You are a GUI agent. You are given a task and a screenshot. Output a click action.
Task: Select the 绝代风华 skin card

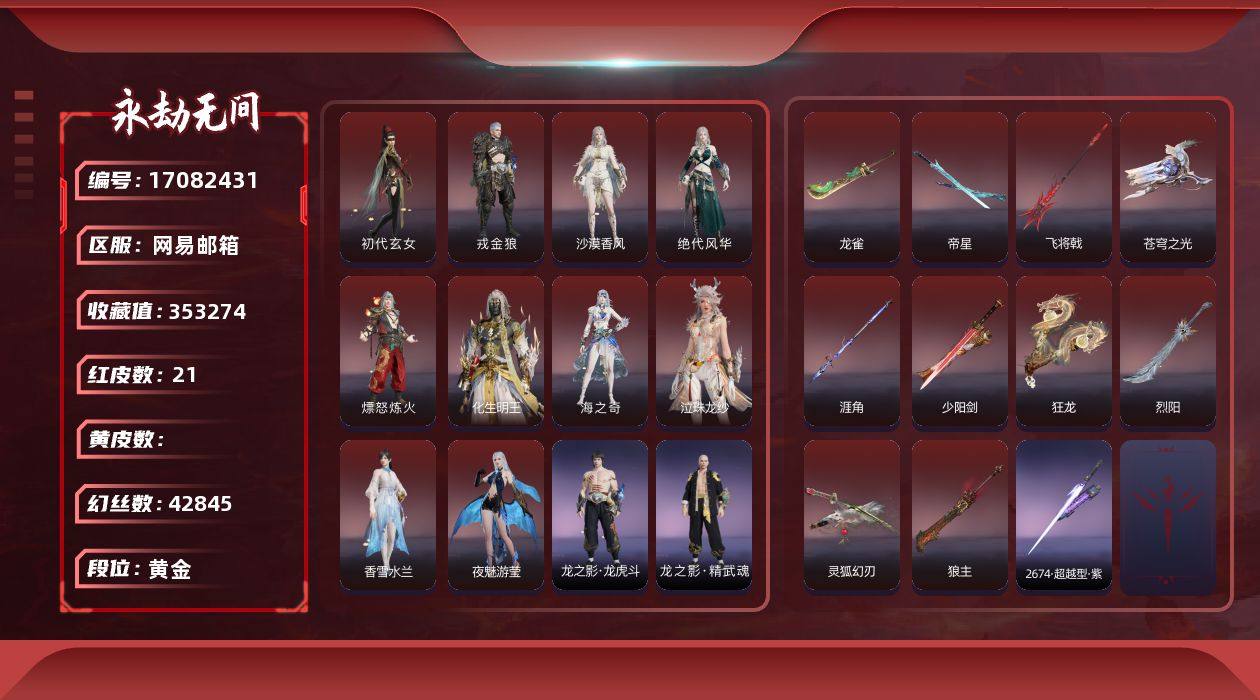704,187
